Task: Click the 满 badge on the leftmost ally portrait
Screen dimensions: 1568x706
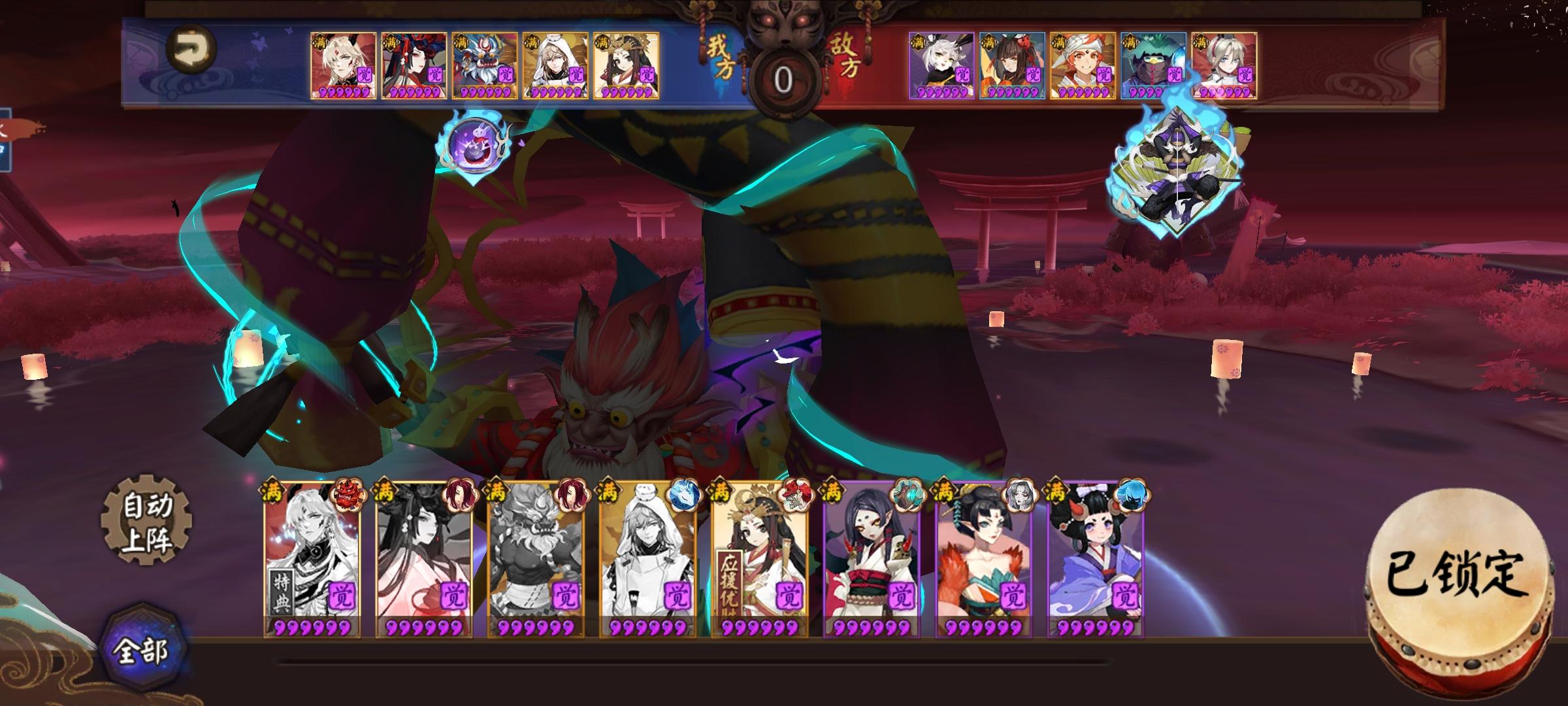Action: coord(318,41)
